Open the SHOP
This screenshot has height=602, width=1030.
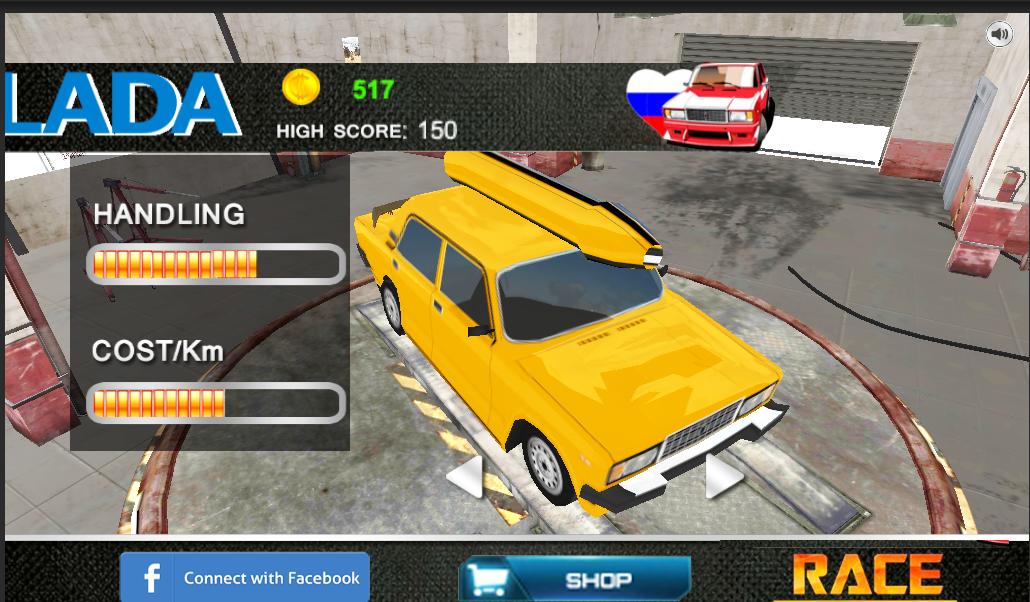click(575, 579)
